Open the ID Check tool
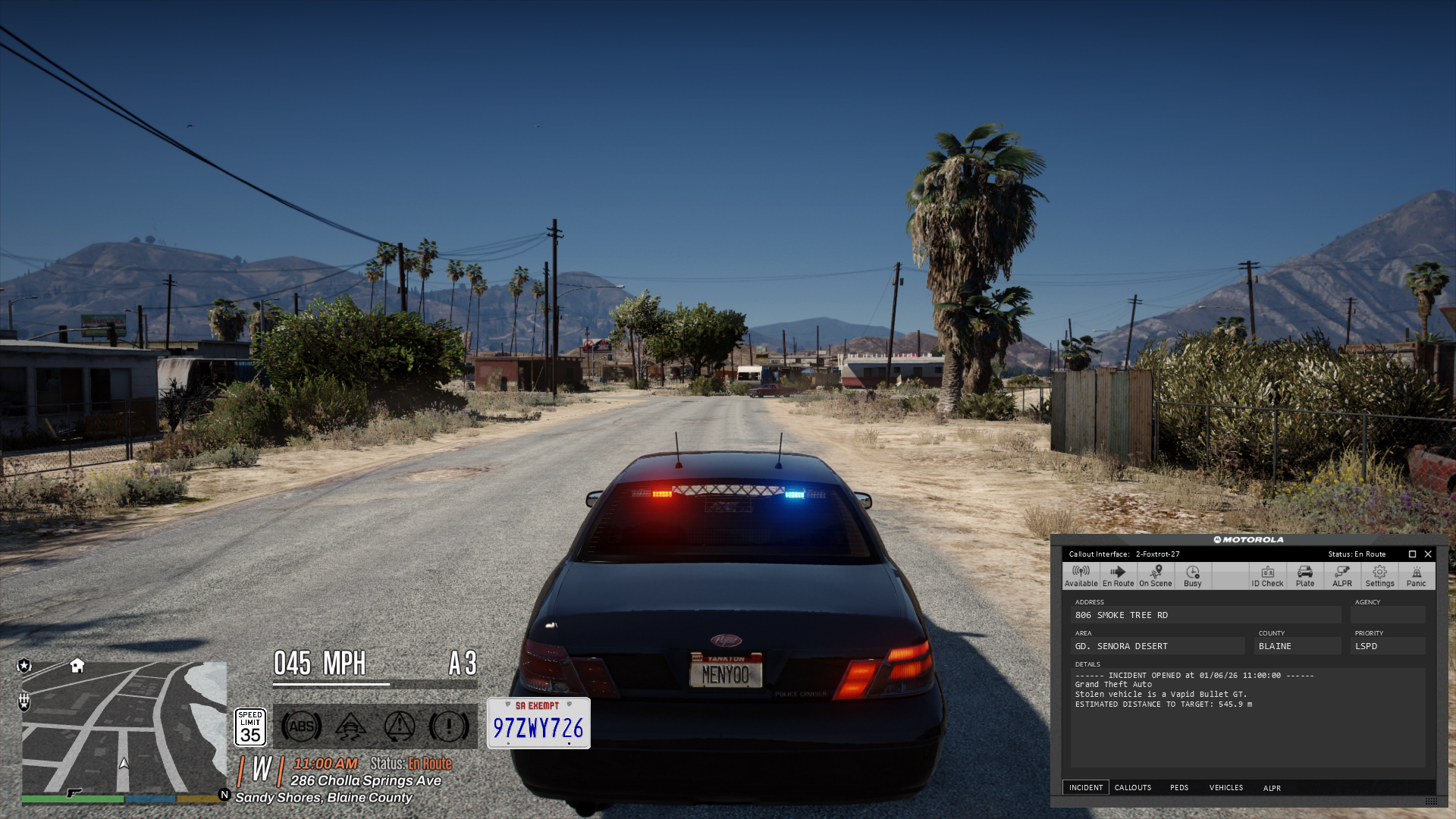 point(1267,576)
